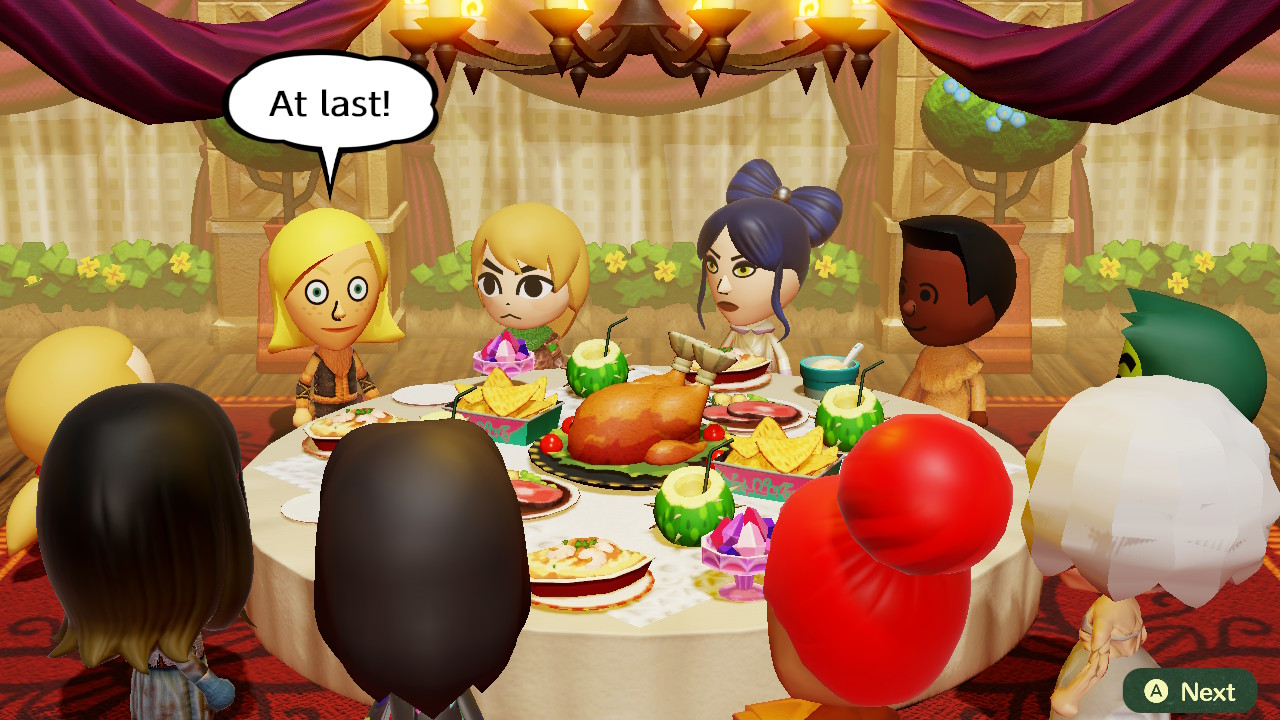Select the sliced meat platter

coord(755,410)
